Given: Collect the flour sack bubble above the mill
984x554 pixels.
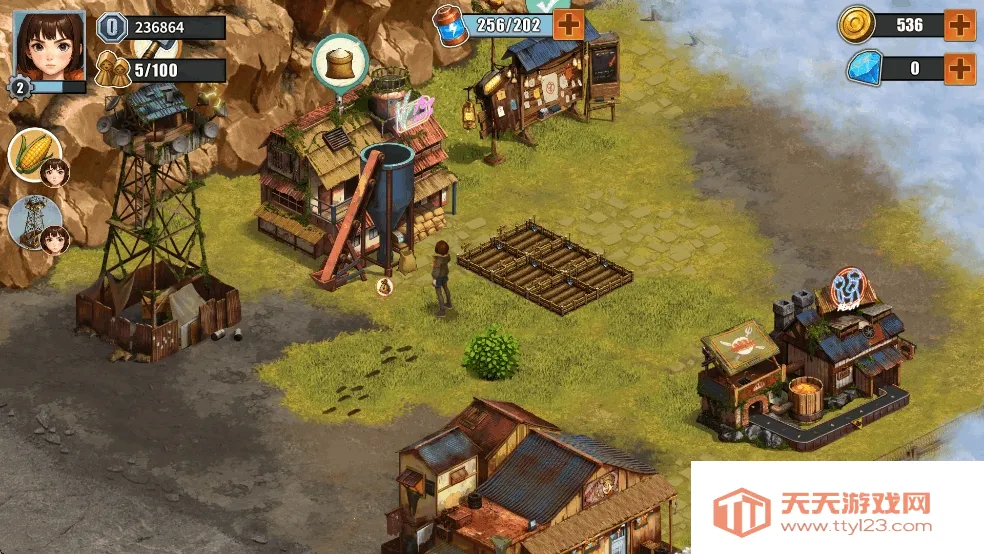Looking at the screenshot, I should (x=341, y=61).
